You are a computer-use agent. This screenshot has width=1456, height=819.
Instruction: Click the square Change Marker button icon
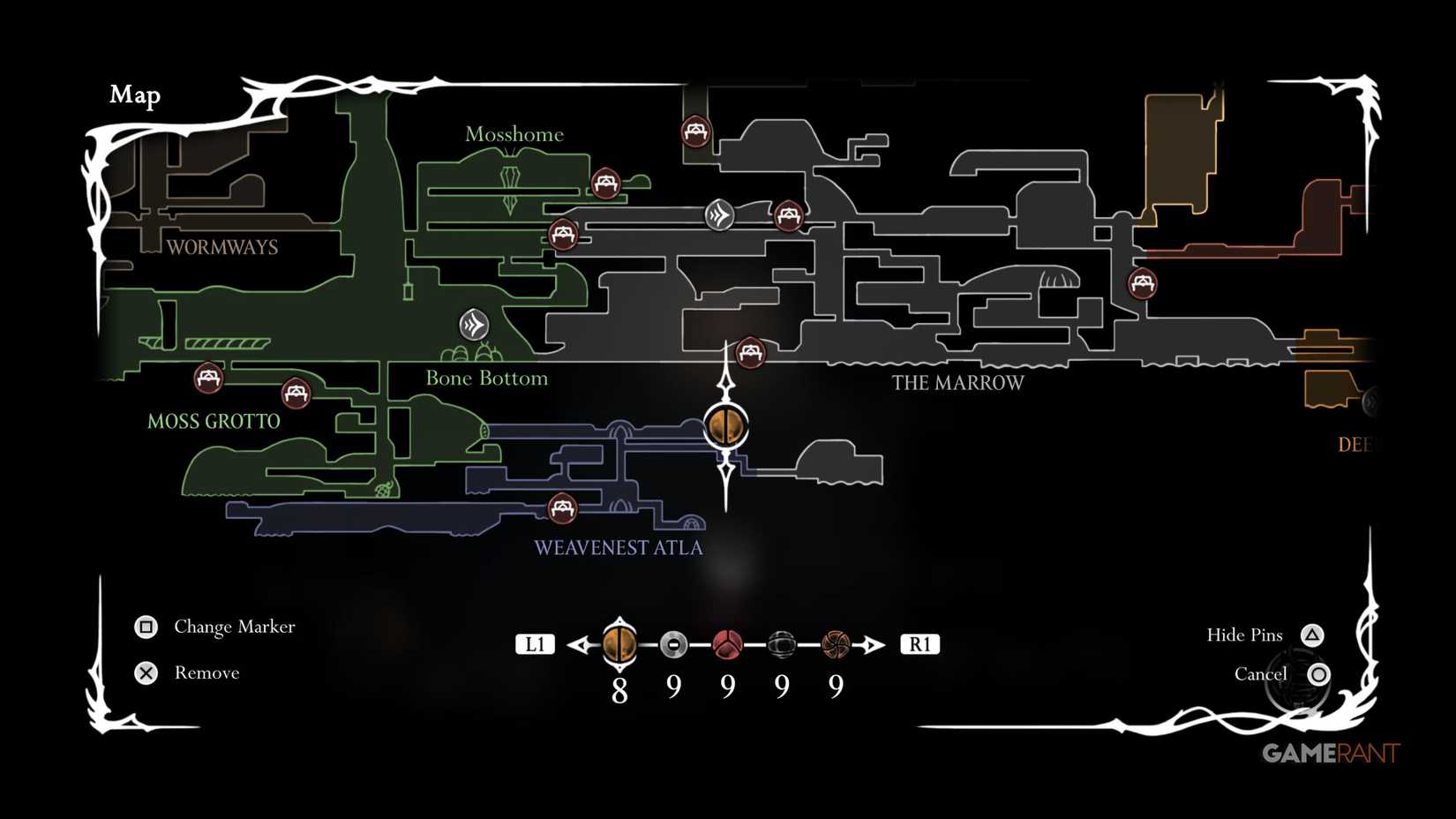tap(146, 627)
